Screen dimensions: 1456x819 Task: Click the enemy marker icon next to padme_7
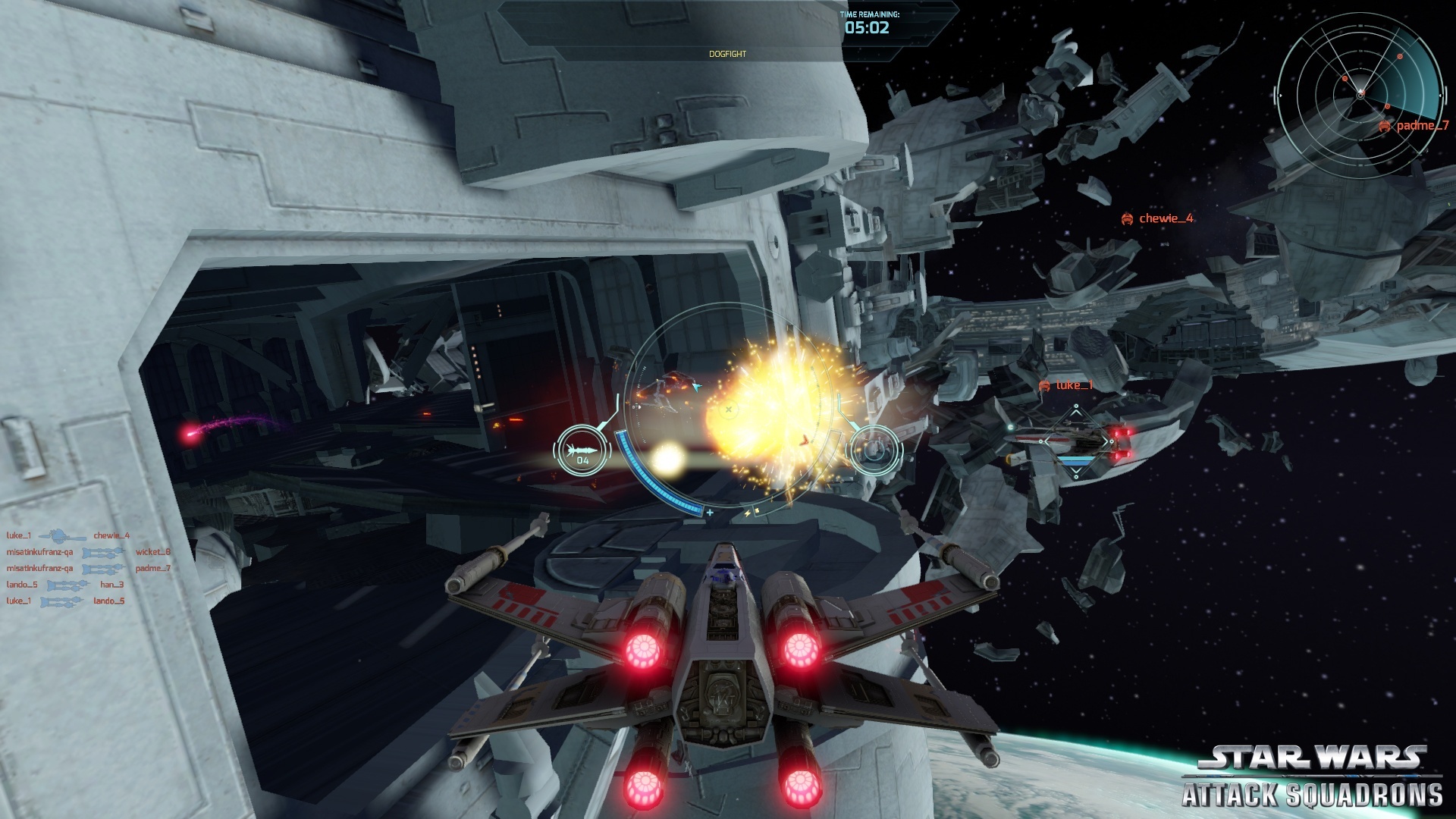[x=1385, y=127]
